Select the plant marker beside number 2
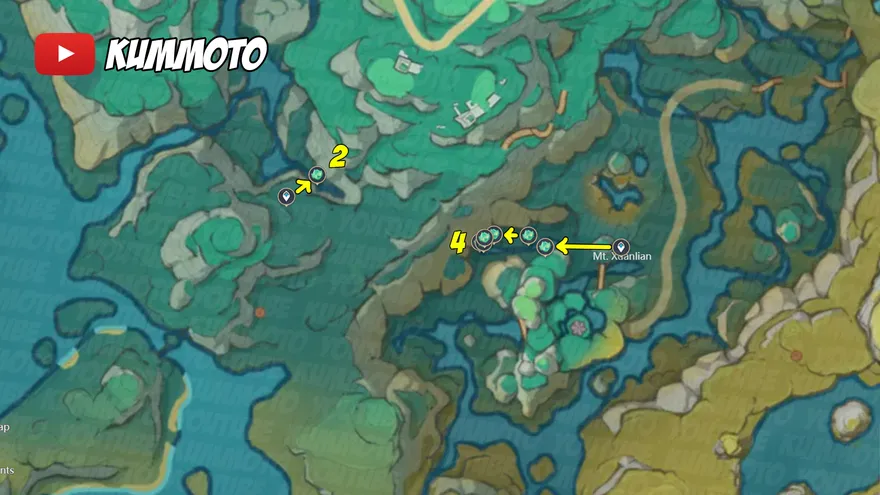The image size is (880, 495). pos(318,176)
